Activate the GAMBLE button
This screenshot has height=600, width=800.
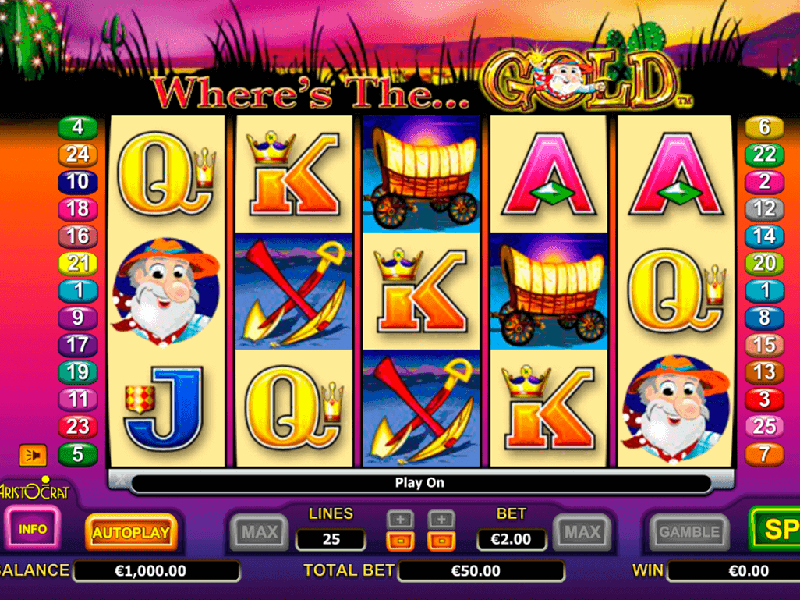[x=690, y=532]
